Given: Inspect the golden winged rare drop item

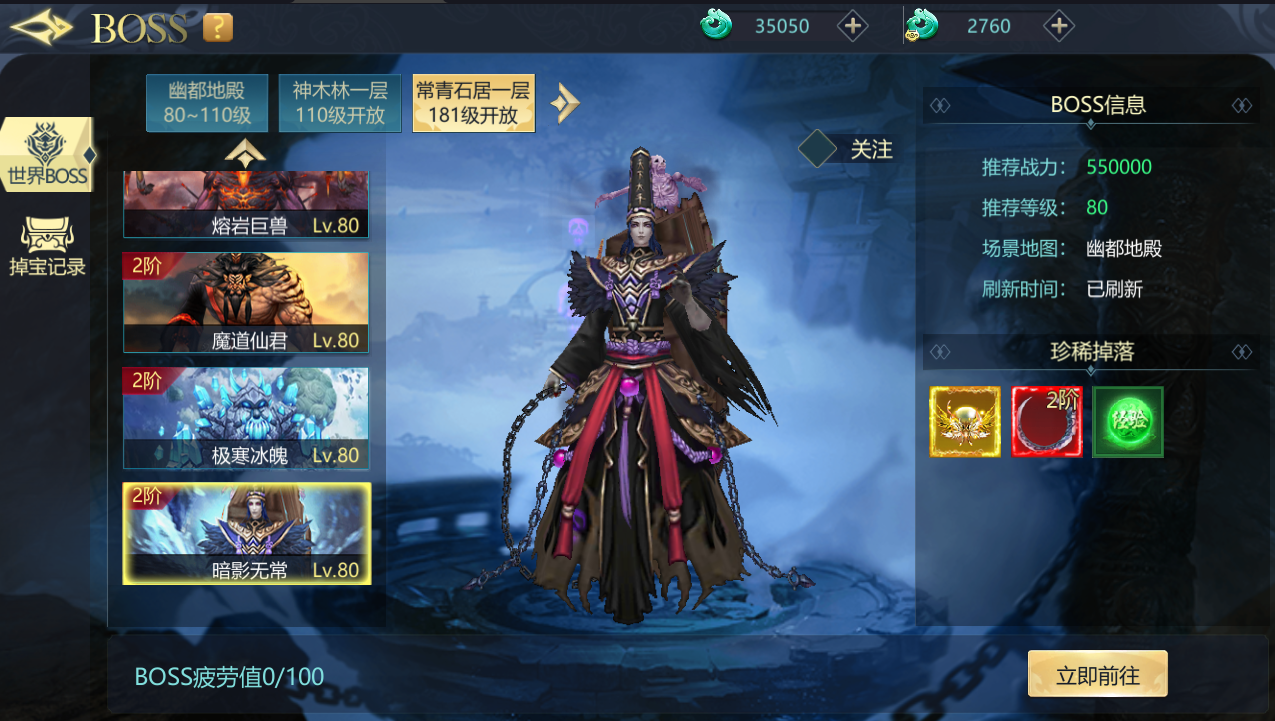Looking at the screenshot, I should click(x=965, y=422).
